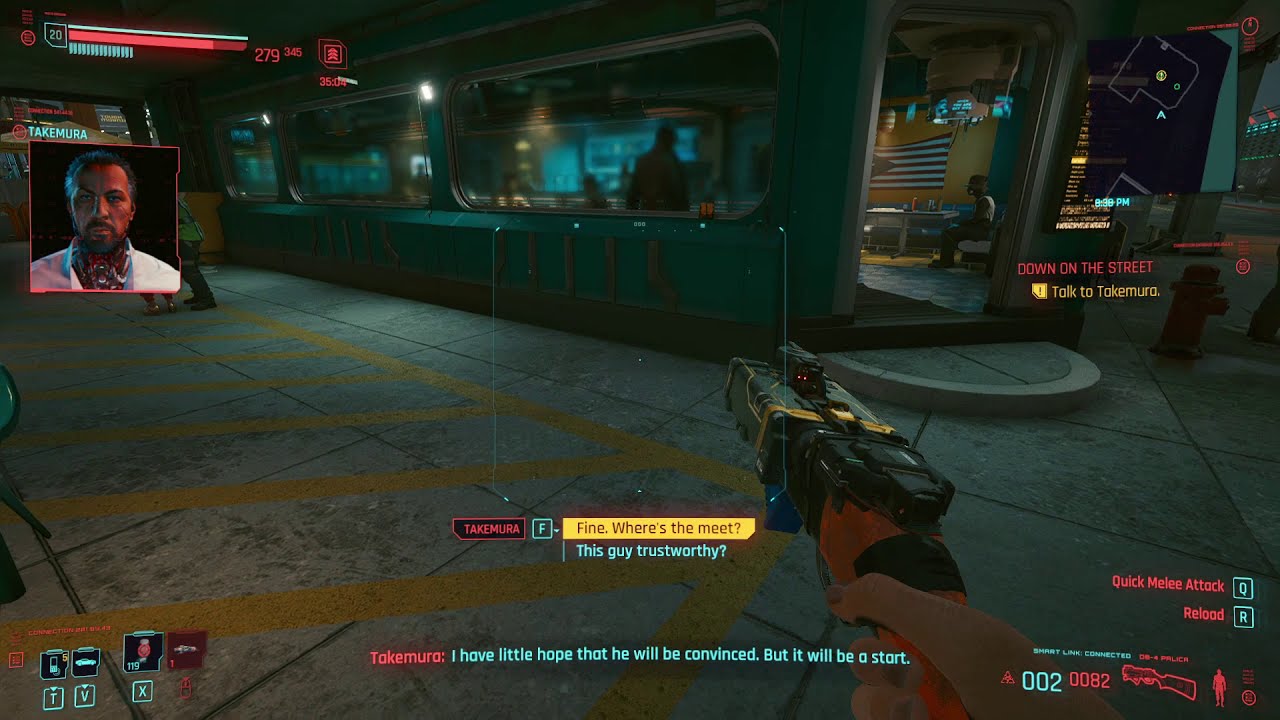1280x720 pixels.
Task: Select the phone quick-access icon
Action: point(53,664)
